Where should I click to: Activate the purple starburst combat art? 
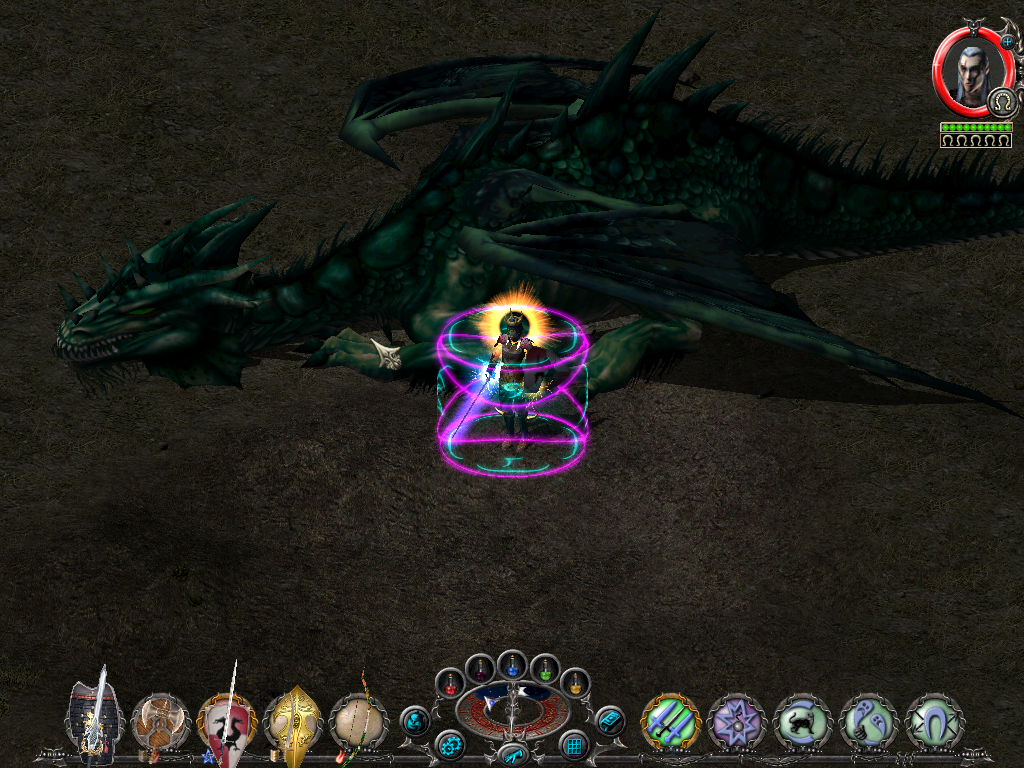pyautogui.click(x=736, y=721)
